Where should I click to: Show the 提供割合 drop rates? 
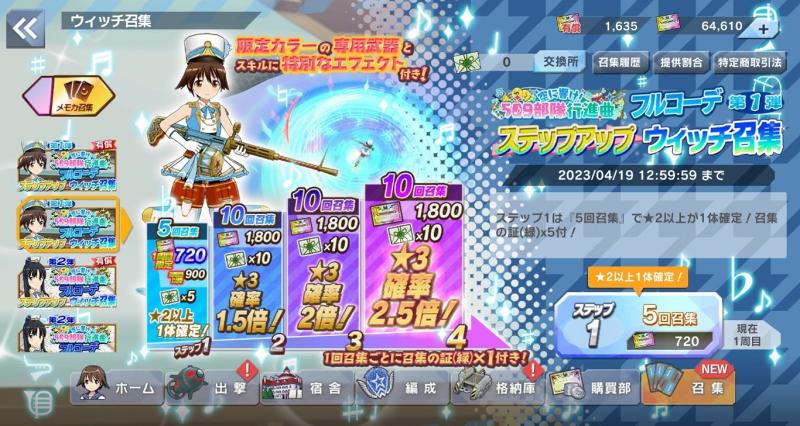pyautogui.click(x=682, y=62)
